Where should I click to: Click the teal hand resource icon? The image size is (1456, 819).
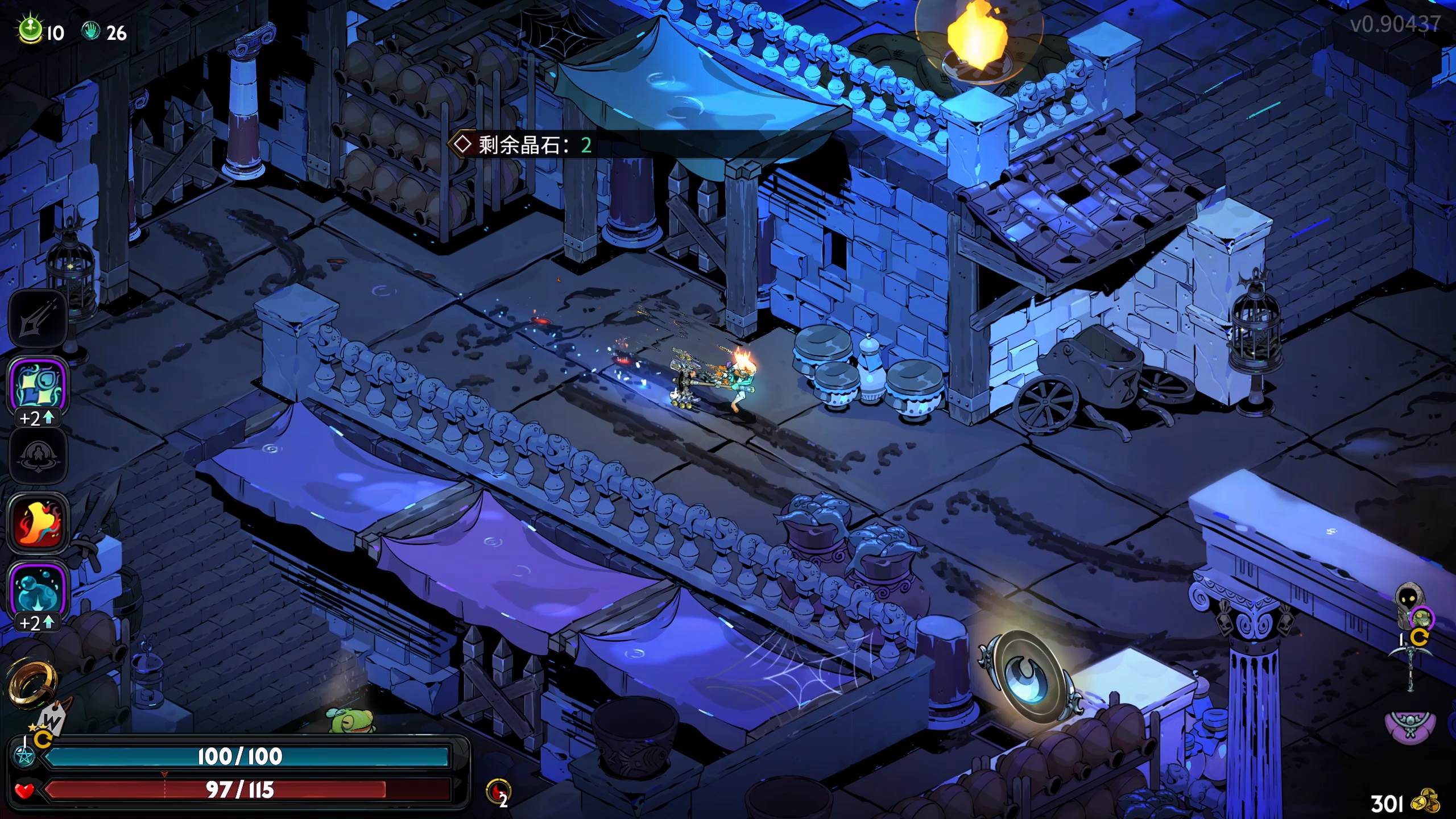(91, 32)
